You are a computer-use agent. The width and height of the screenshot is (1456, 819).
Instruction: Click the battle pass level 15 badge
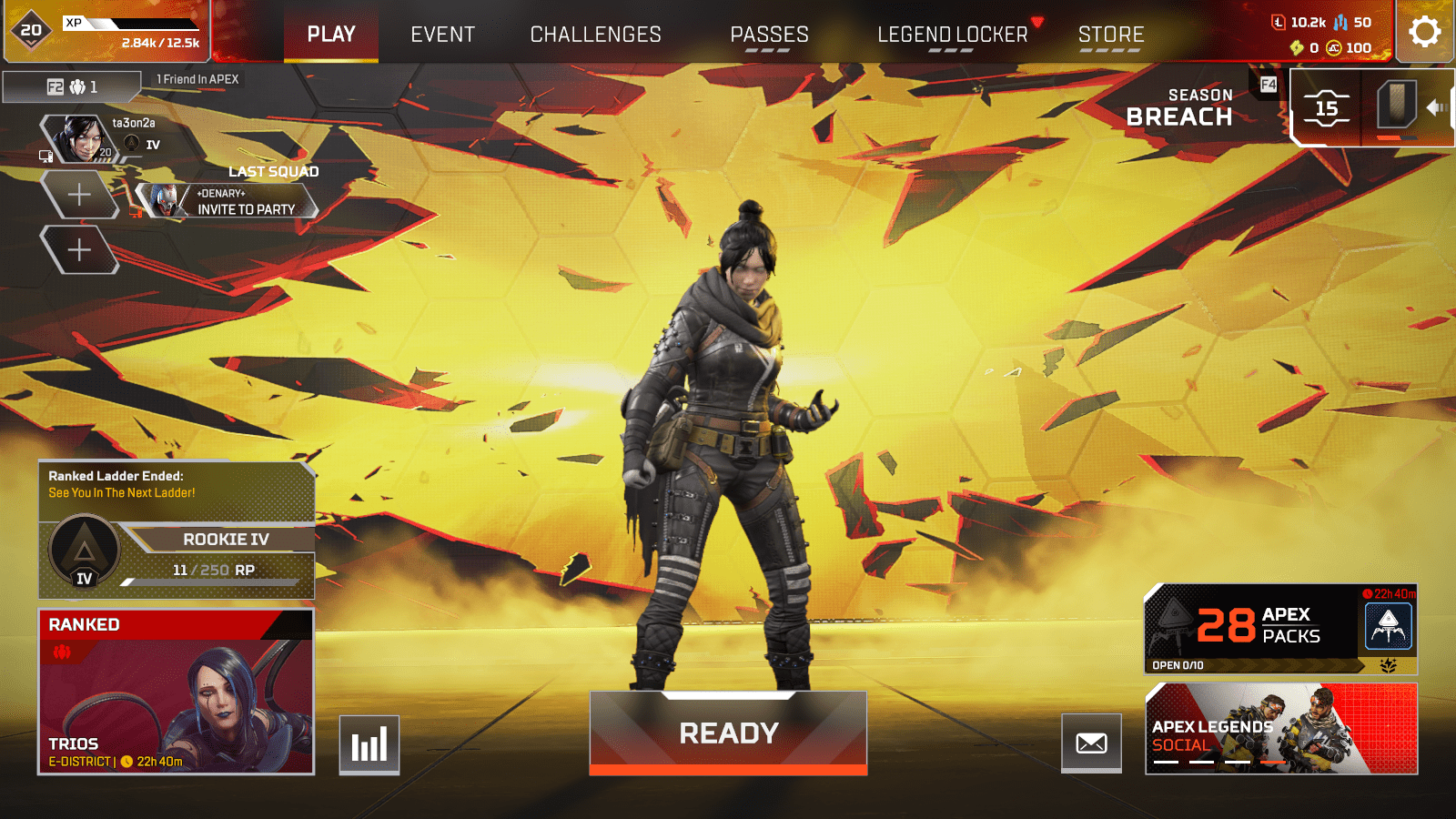tap(1329, 108)
